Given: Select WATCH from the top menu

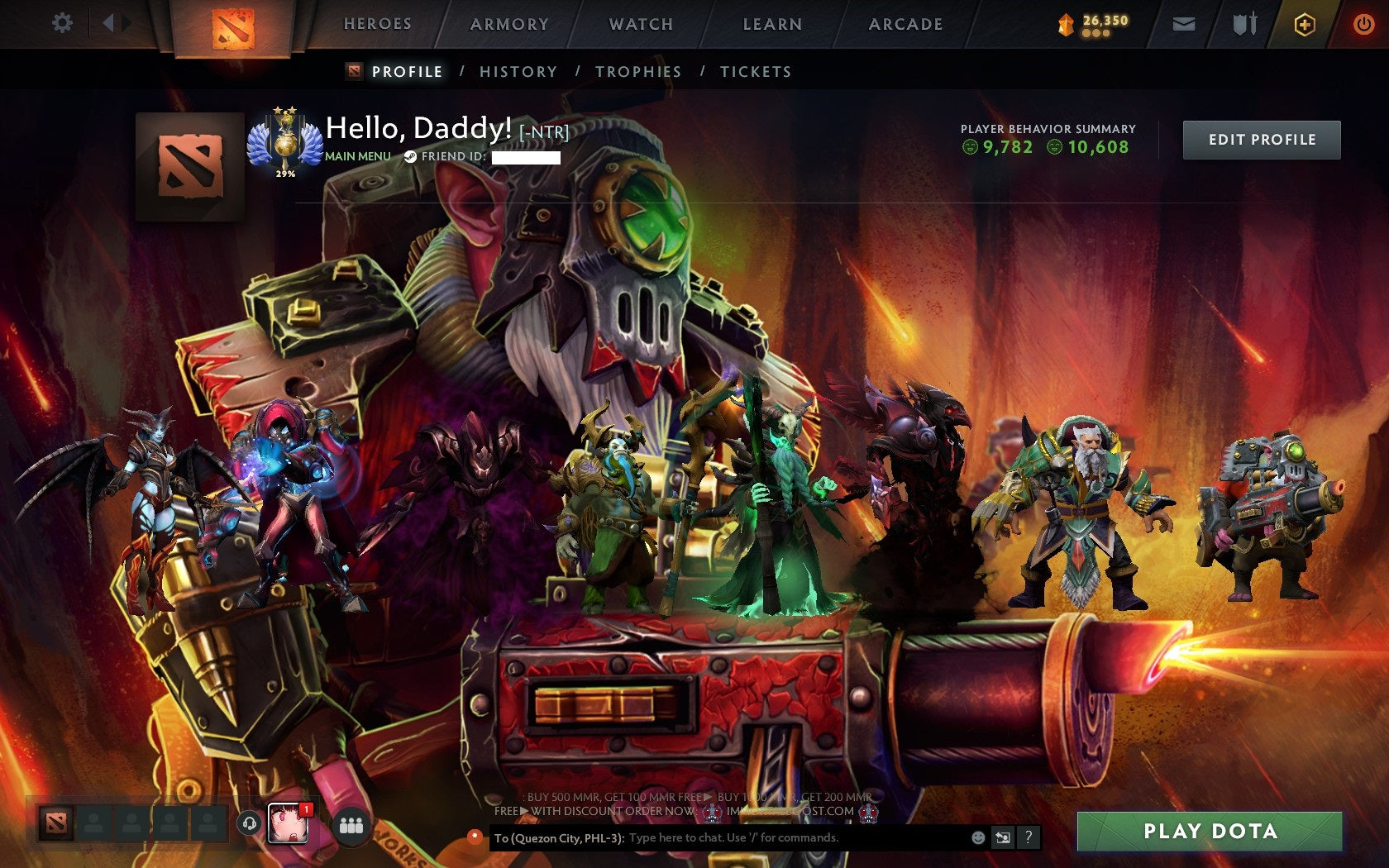Looking at the screenshot, I should click(x=640, y=24).
